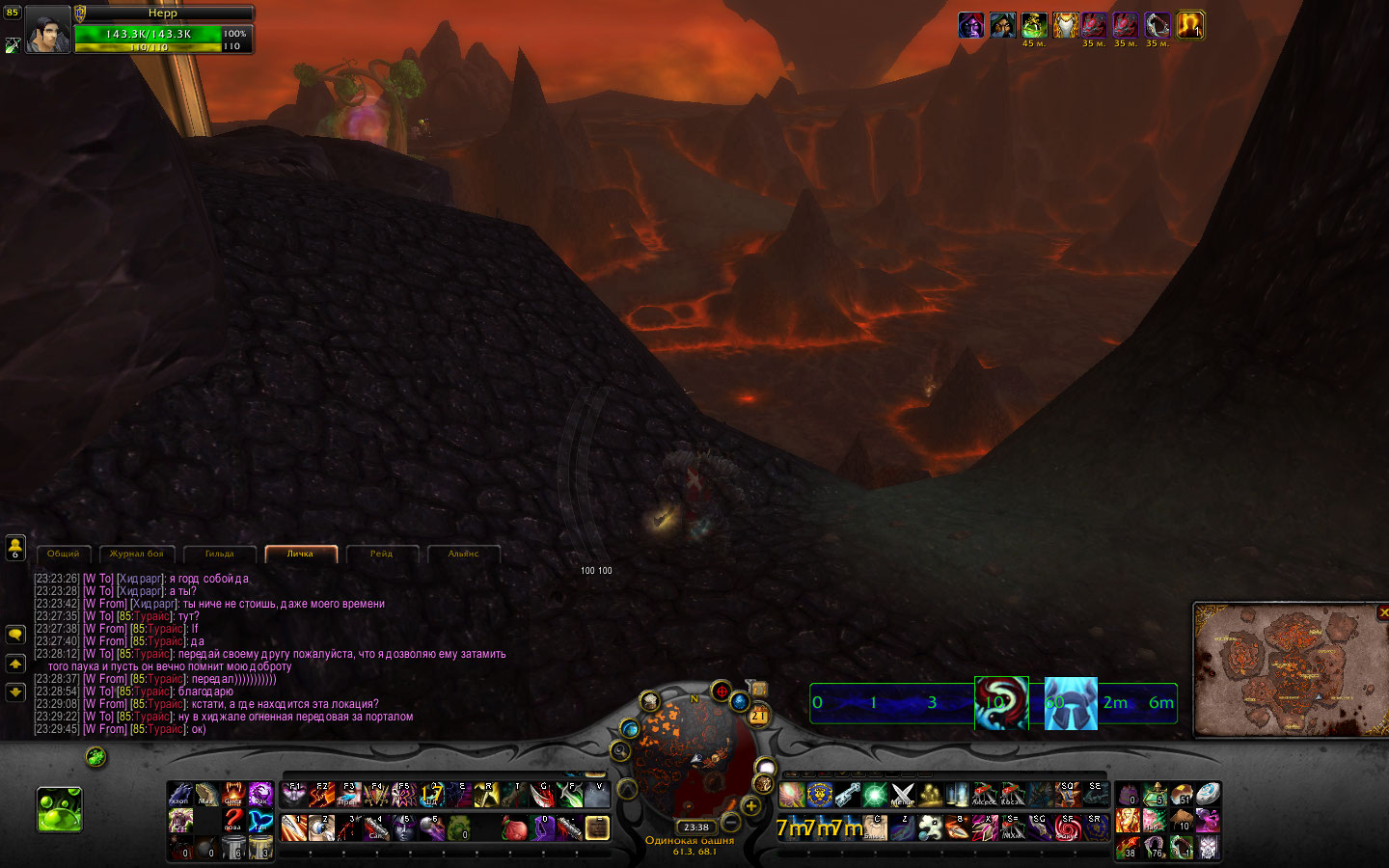The image size is (1389, 868).
Task: Open the Журнал боя chat tab
Action: pos(136,554)
